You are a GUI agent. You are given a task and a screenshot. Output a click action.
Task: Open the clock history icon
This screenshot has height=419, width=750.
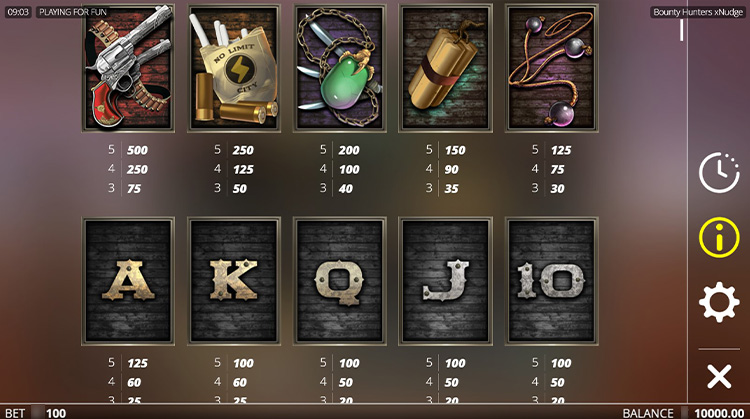click(718, 172)
